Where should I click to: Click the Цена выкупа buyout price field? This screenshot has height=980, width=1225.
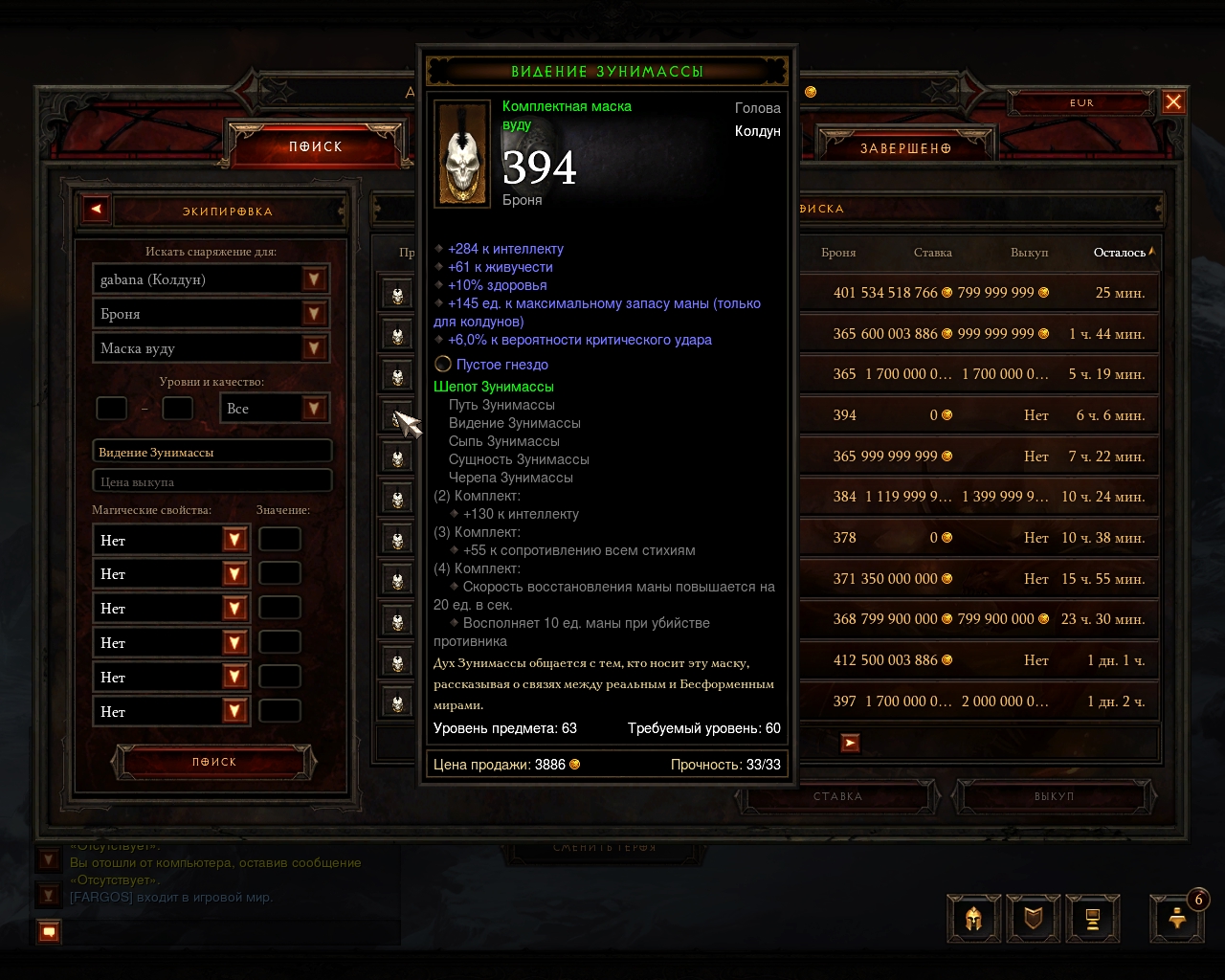coord(212,481)
